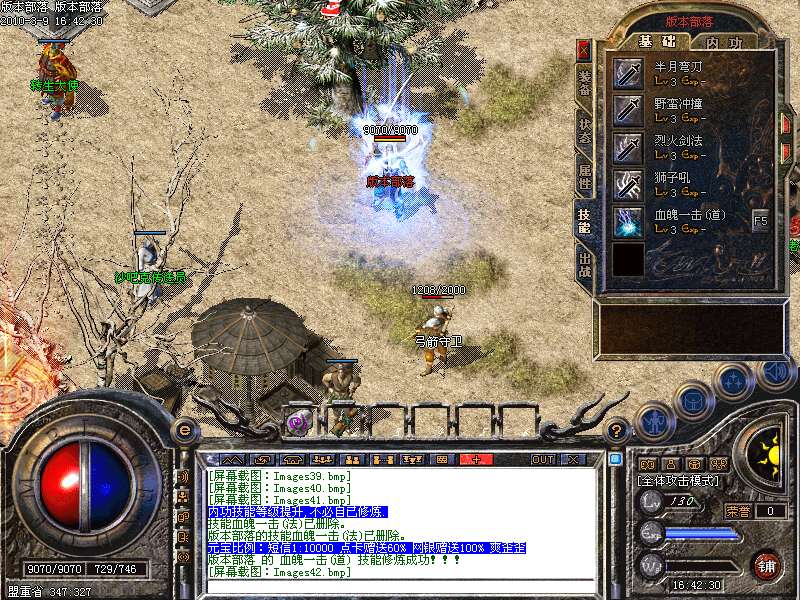Open the red 铺 shop button
Image resolution: width=800 pixels, height=600 pixels.
click(766, 565)
